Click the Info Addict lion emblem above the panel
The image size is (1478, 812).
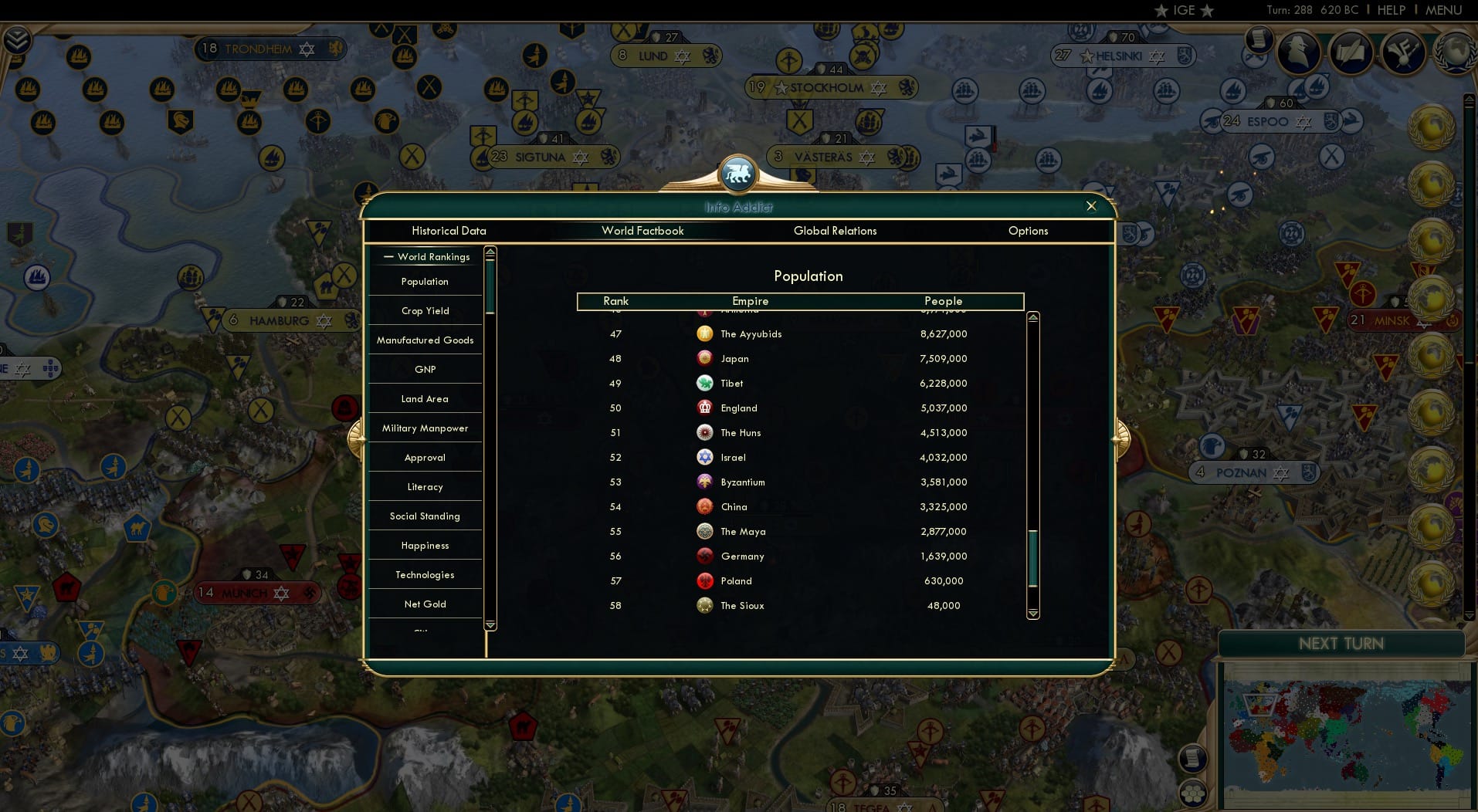tap(739, 174)
